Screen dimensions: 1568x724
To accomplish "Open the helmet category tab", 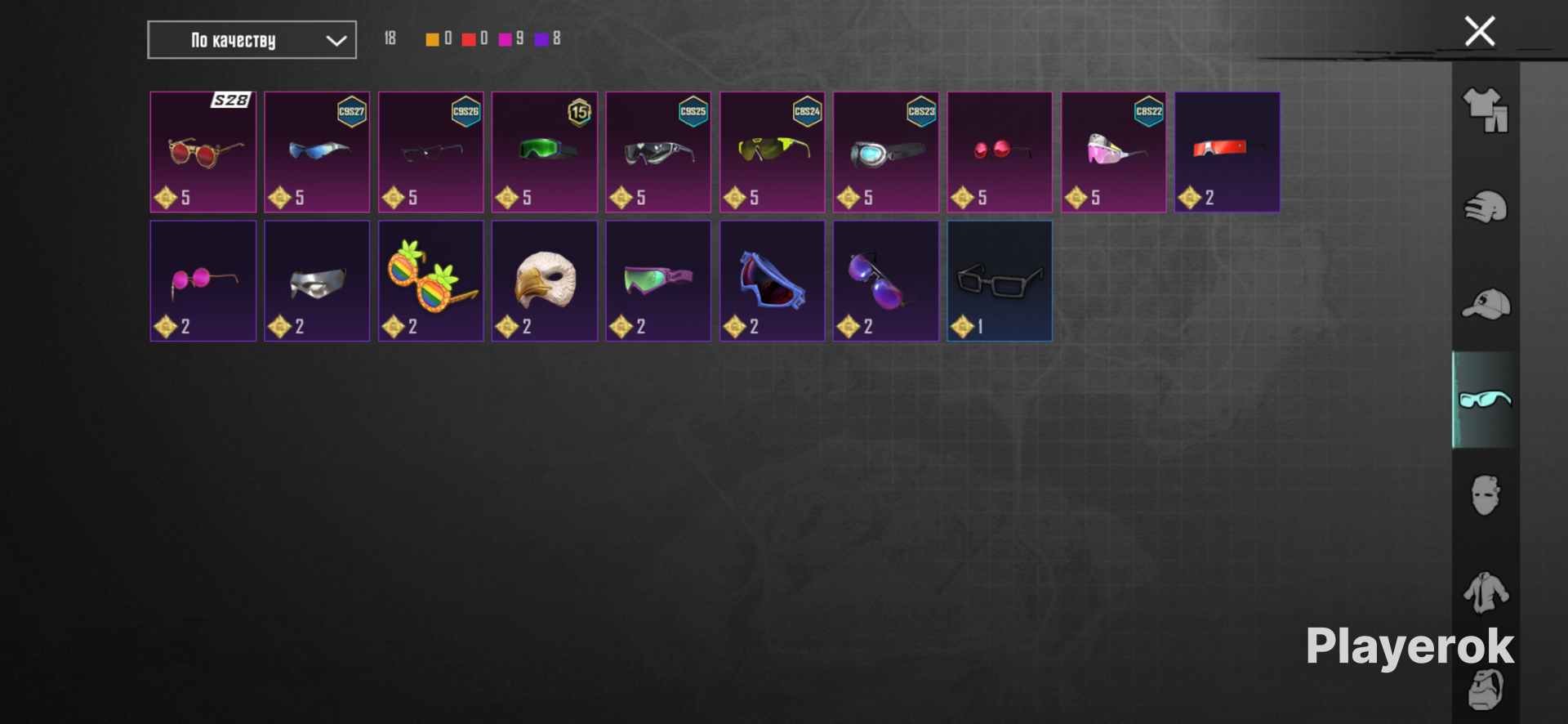I will click(x=1486, y=208).
